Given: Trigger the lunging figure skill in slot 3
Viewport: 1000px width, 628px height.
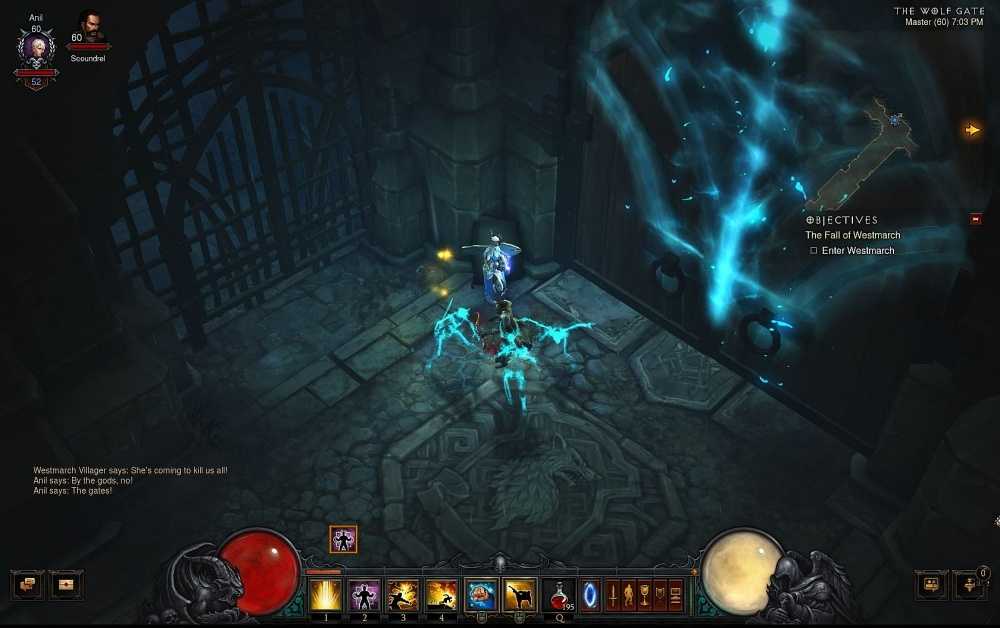Looking at the screenshot, I should (x=403, y=595).
